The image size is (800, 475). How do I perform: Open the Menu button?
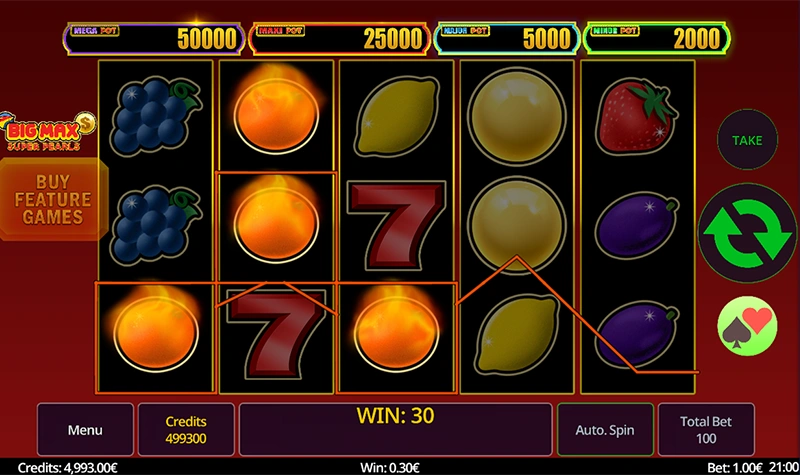[85, 430]
